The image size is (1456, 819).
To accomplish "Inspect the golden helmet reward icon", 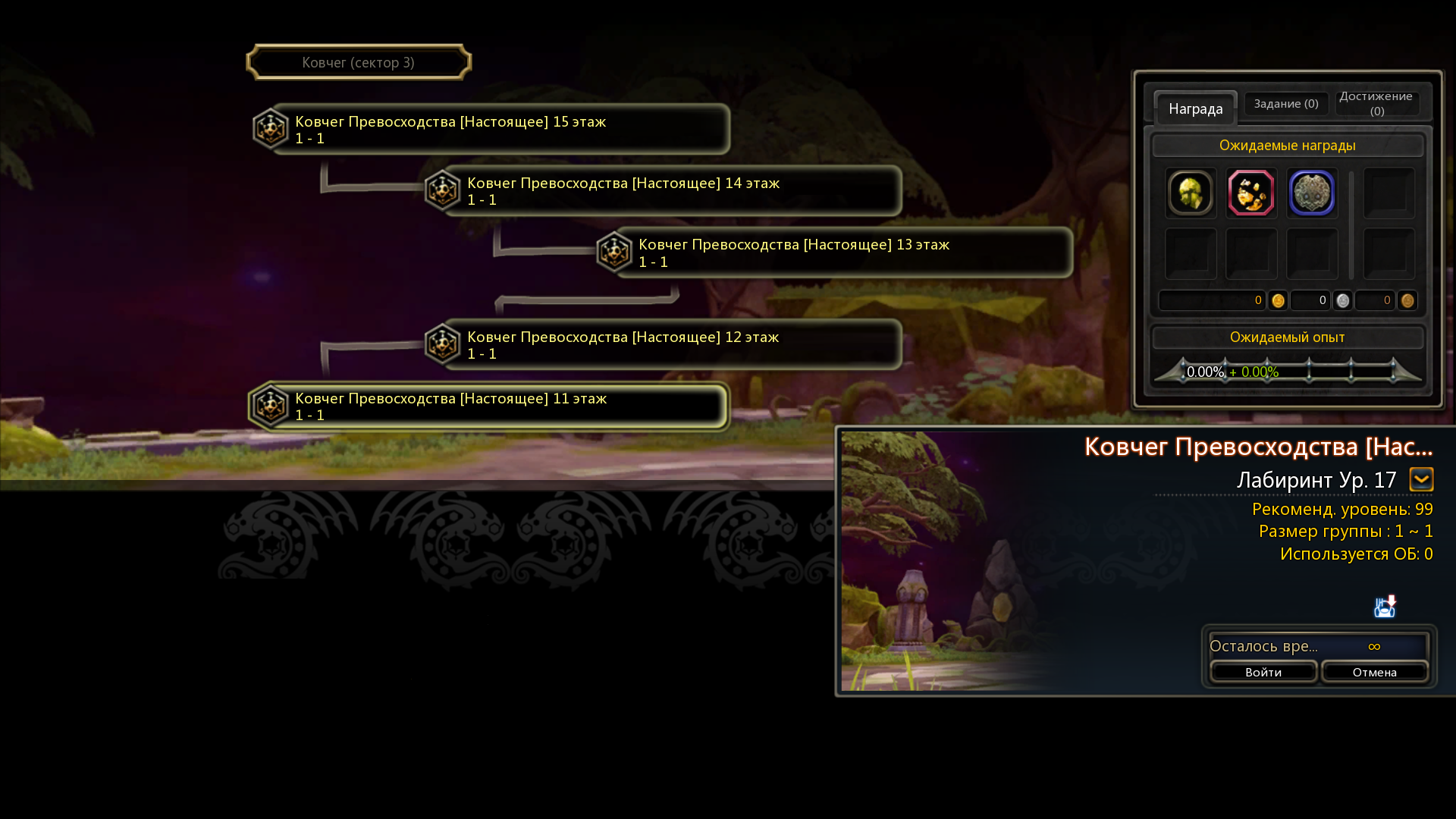I will coord(1191,193).
